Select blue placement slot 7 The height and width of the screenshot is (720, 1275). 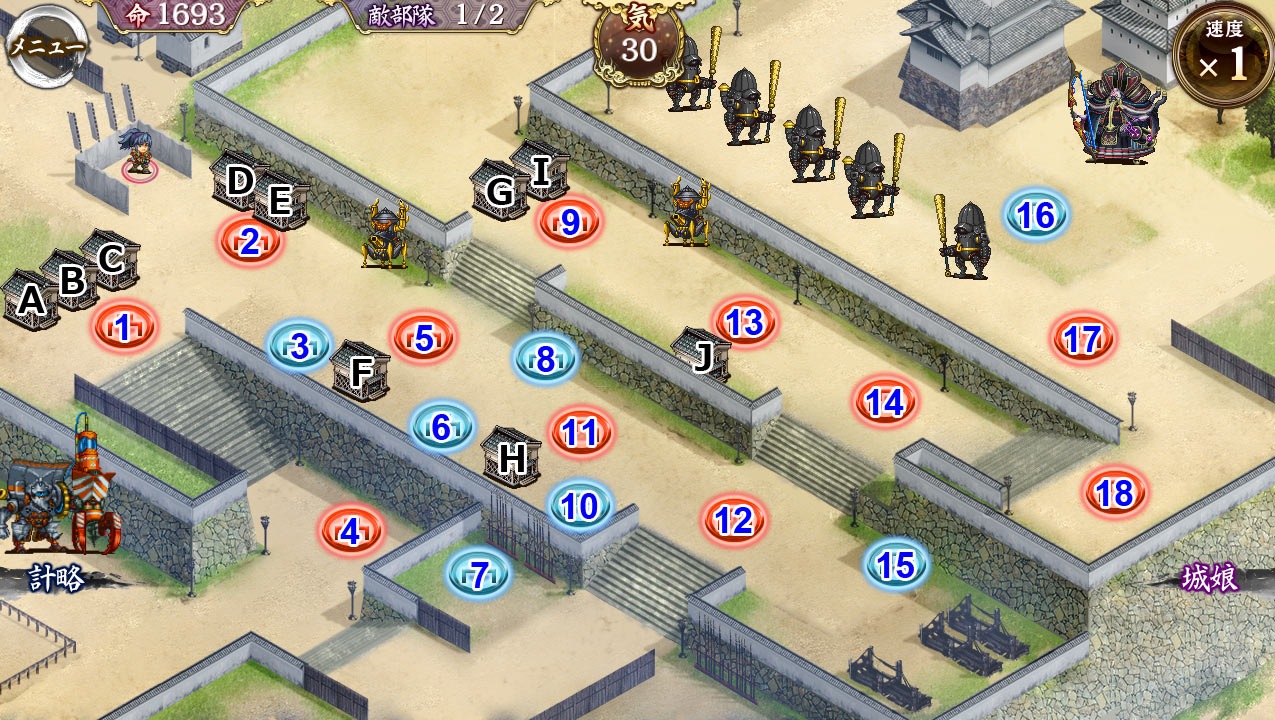tap(479, 574)
